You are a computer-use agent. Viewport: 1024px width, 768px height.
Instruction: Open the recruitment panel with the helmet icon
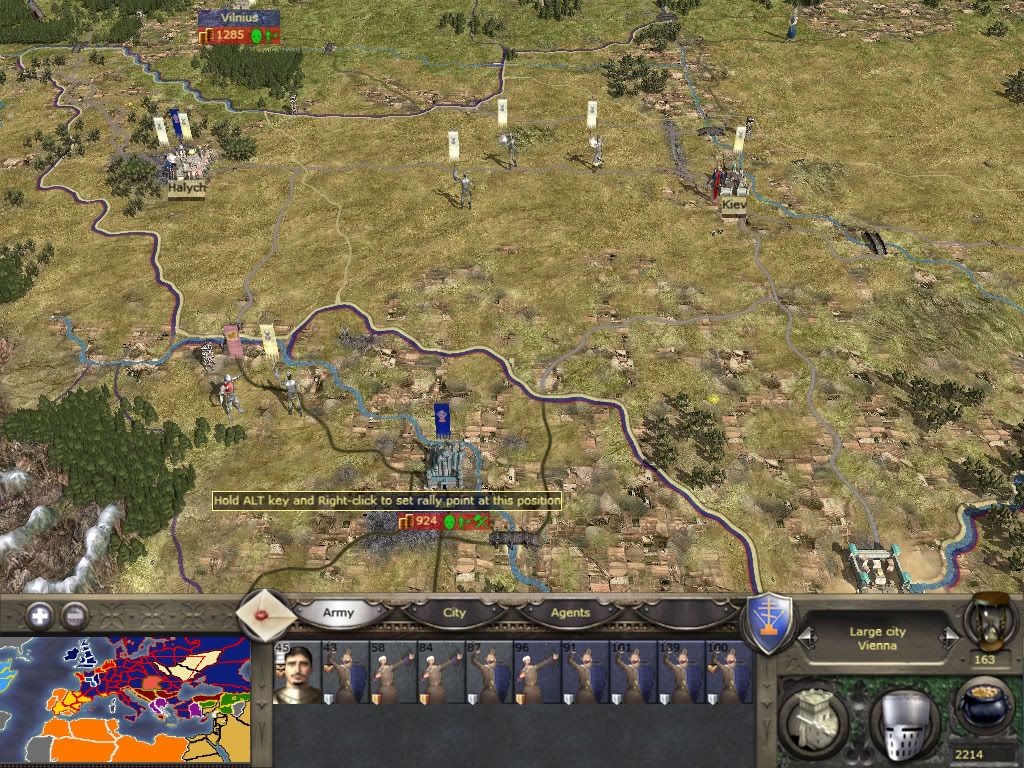tap(904, 717)
